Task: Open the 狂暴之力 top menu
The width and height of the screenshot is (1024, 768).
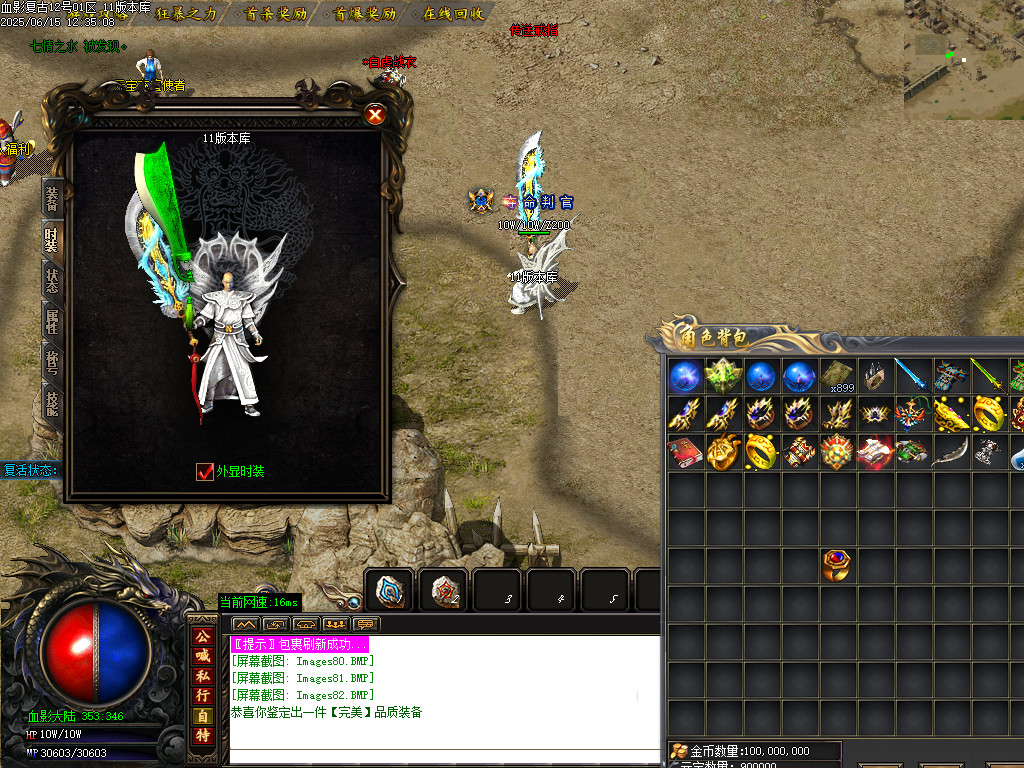Action: tap(186, 14)
